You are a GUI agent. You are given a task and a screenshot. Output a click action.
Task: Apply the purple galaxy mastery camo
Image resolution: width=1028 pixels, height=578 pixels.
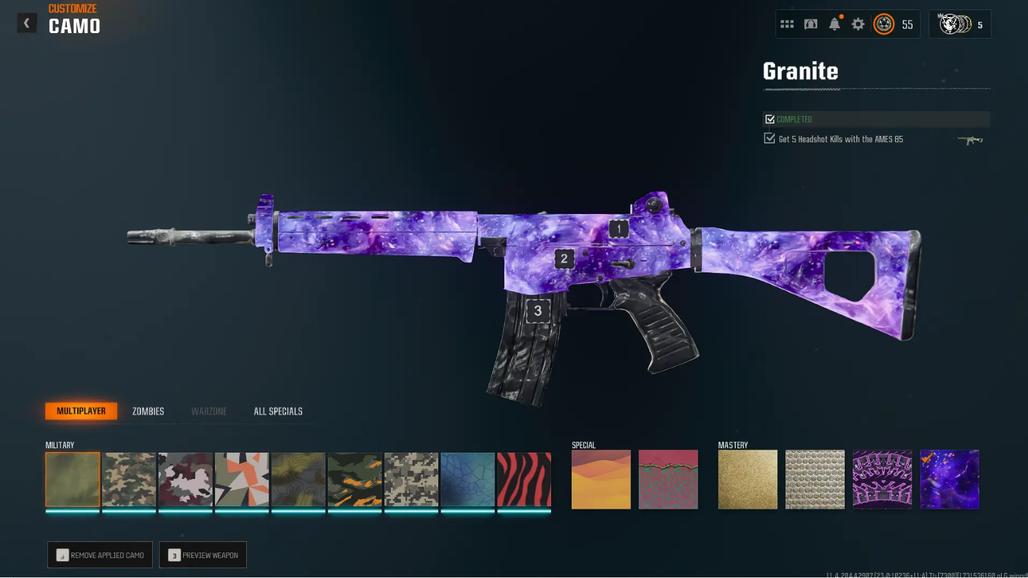(949, 479)
